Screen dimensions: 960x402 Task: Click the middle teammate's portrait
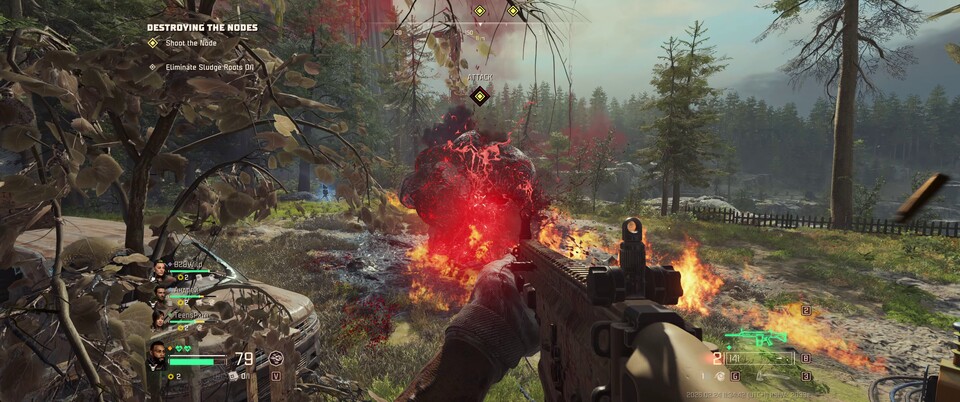(159, 294)
